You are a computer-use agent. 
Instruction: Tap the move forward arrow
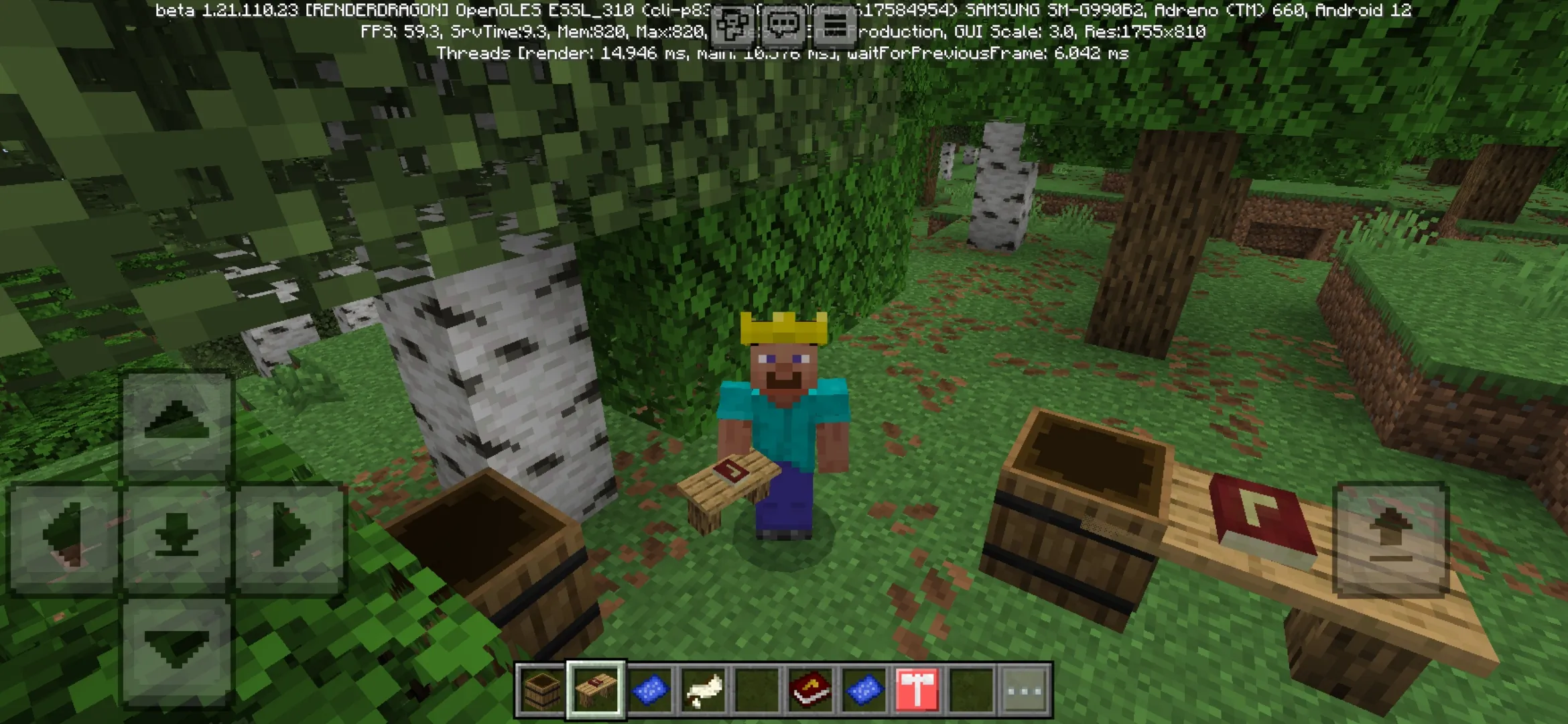(176, 422)
